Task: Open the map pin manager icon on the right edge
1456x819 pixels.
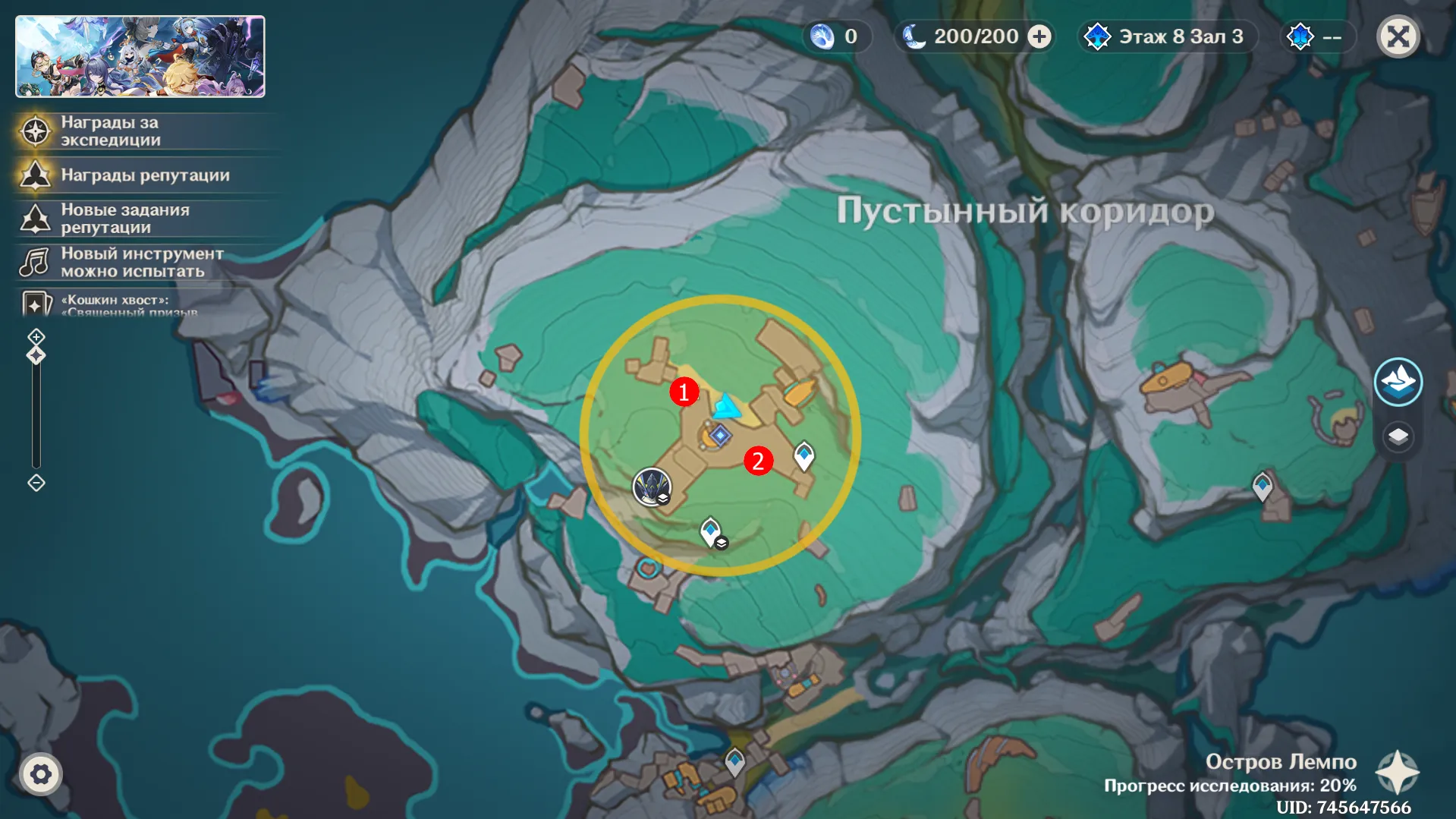Action: coord(1400,382)
